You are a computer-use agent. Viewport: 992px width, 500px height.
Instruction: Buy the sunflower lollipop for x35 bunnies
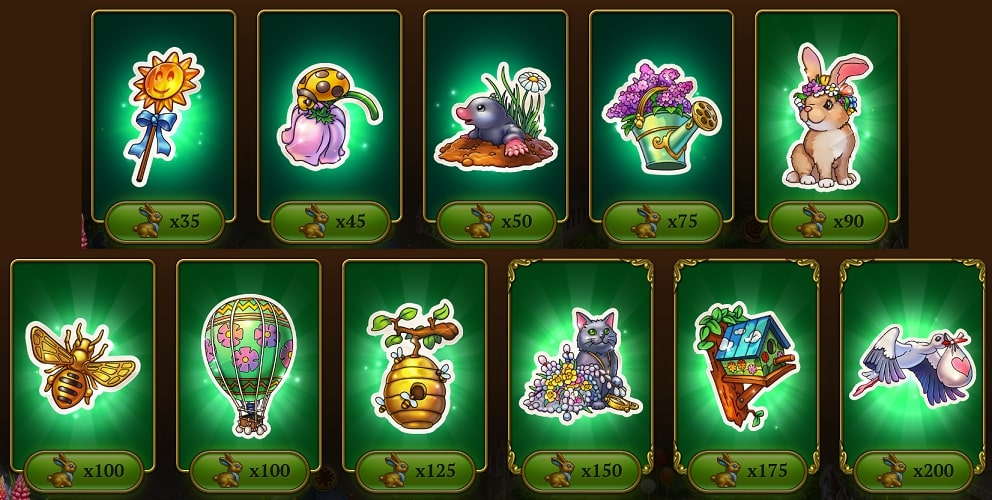pyautogui.click(x=165, y=222)
